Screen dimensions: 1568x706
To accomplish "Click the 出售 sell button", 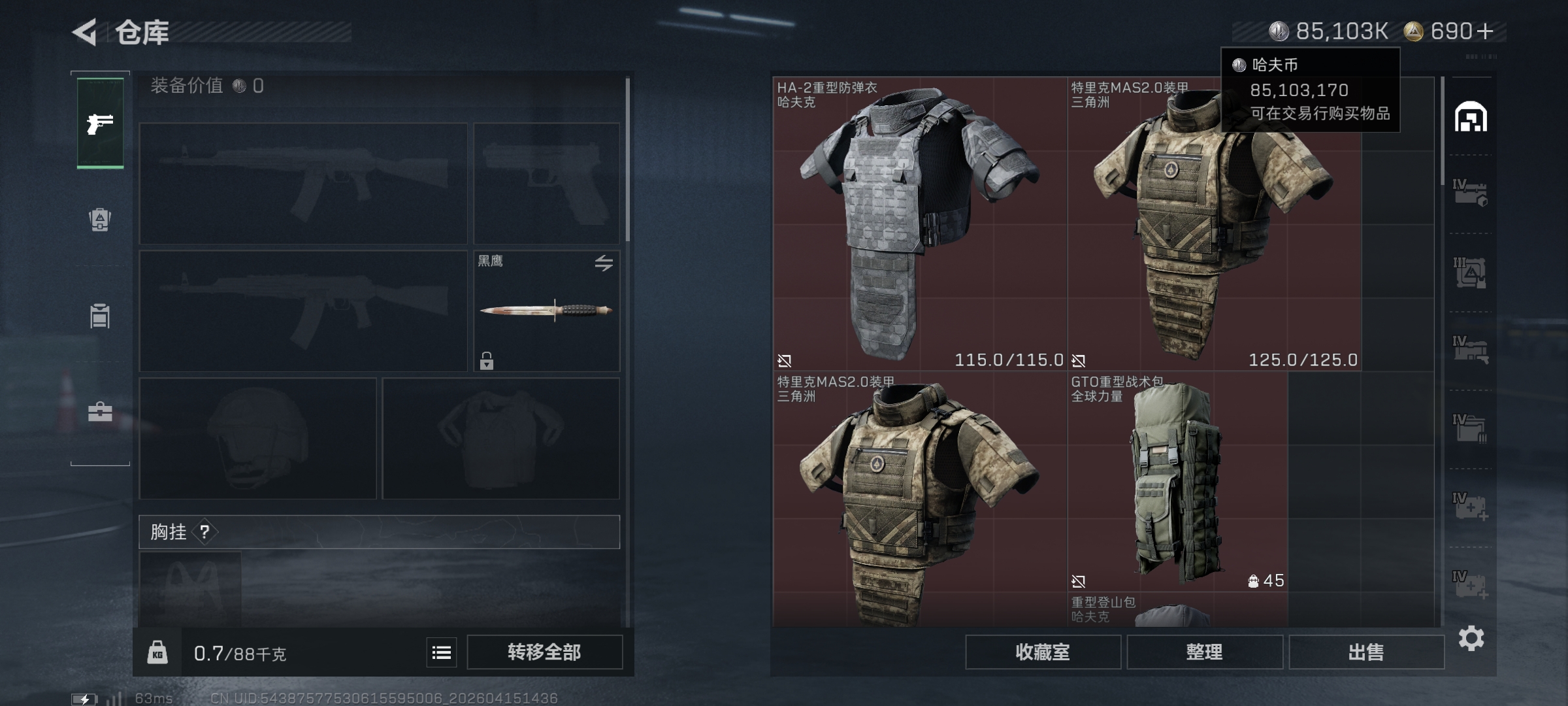I will (x=1366, y=652).
